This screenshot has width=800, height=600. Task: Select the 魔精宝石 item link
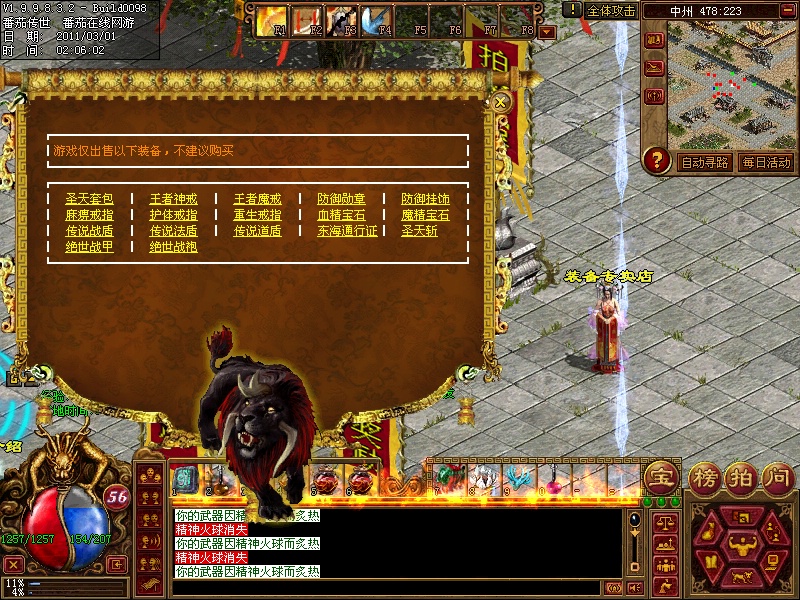click(425, 215)
